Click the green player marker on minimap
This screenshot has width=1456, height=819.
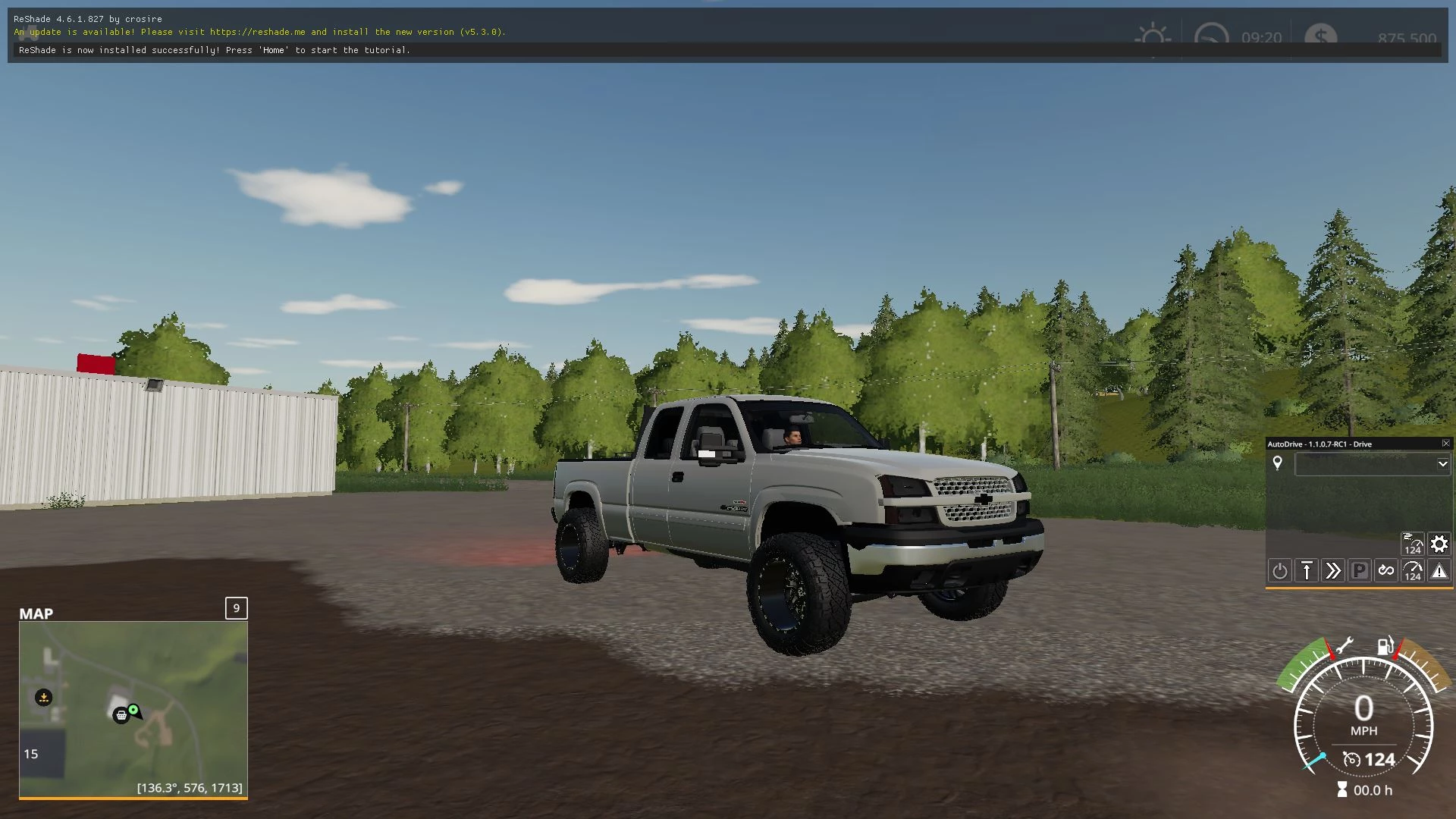[x=133, y=710]
